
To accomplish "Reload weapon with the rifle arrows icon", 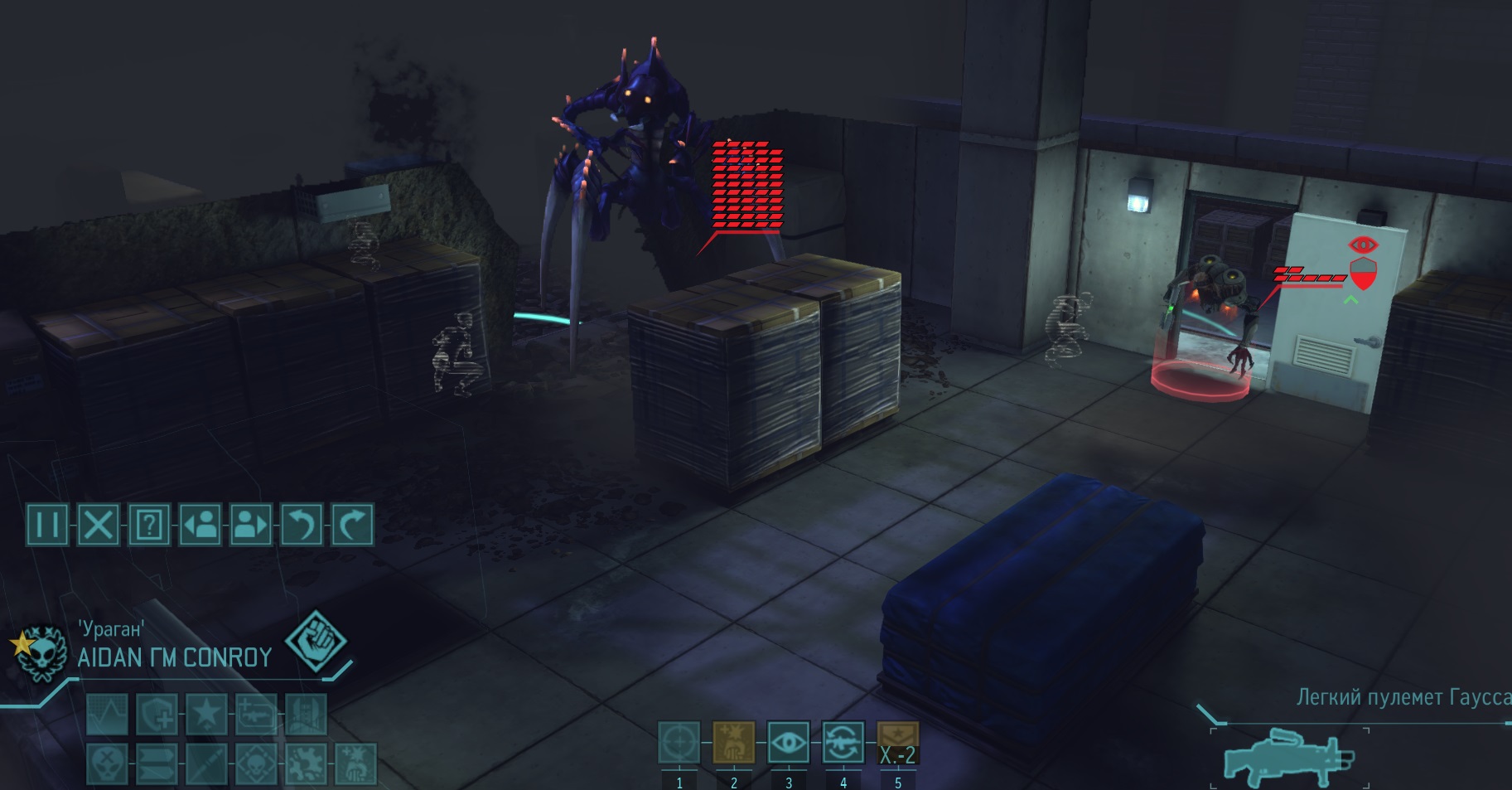I will (843, 743).
